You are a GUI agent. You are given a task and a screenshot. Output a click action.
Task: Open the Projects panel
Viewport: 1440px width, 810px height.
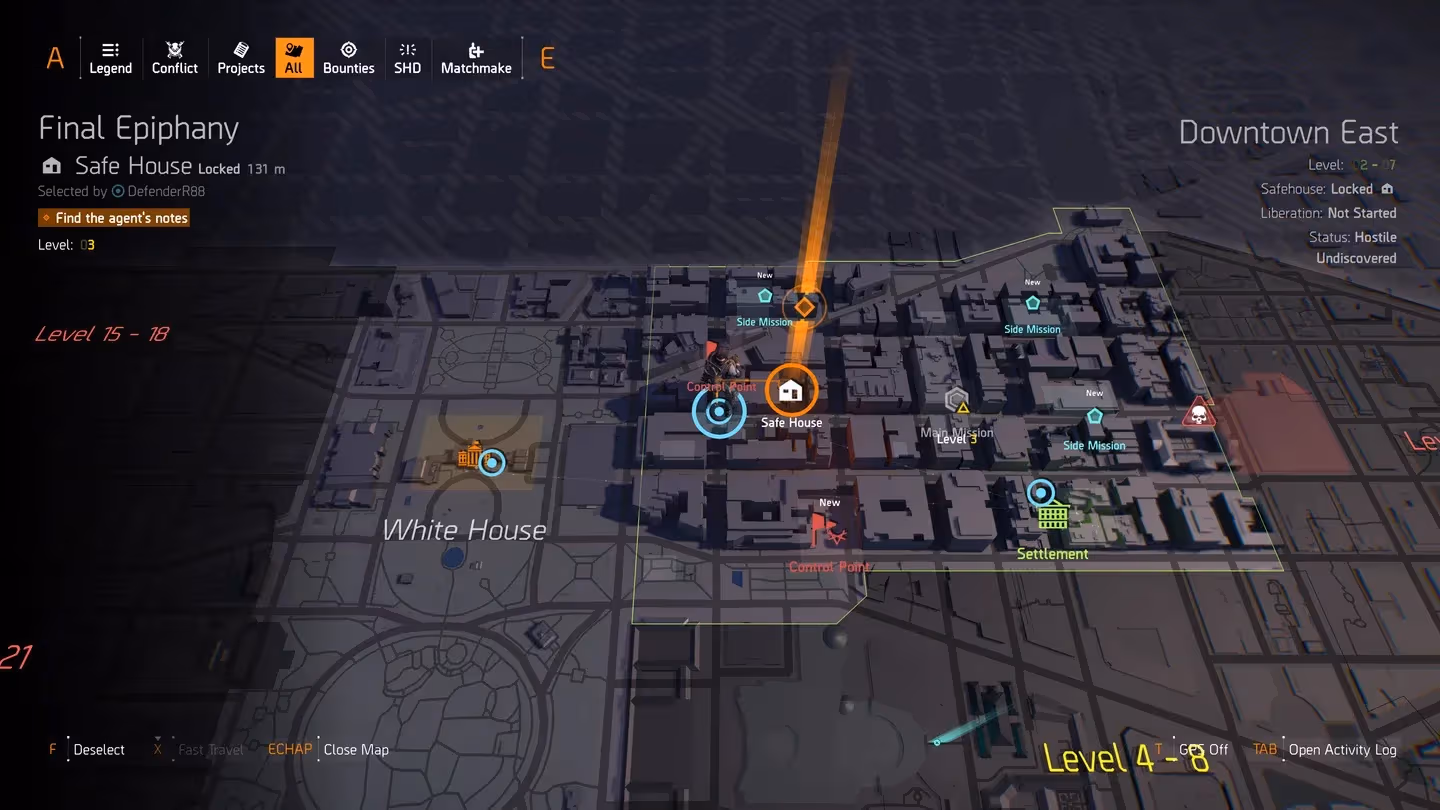click(x=240, y=57)
